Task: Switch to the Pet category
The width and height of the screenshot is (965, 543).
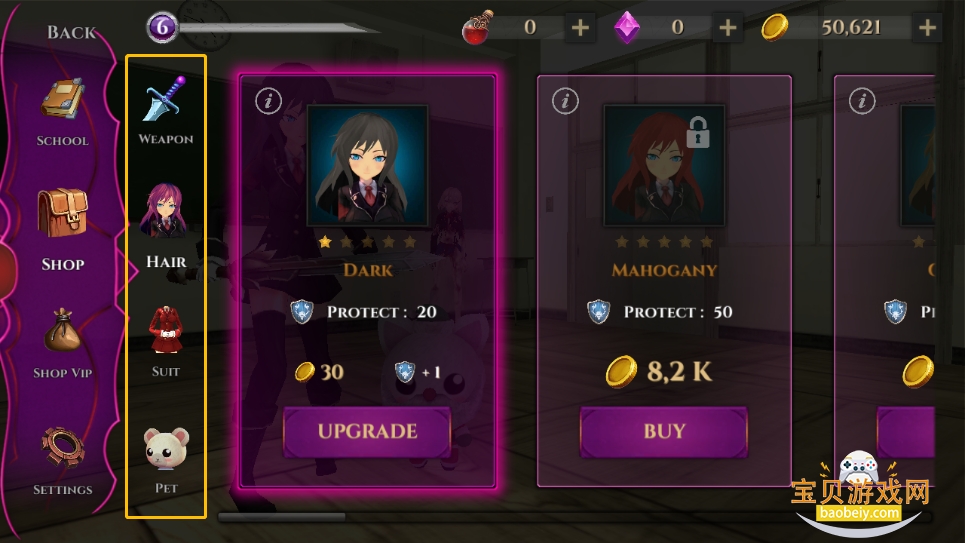Action: (166, 460)
